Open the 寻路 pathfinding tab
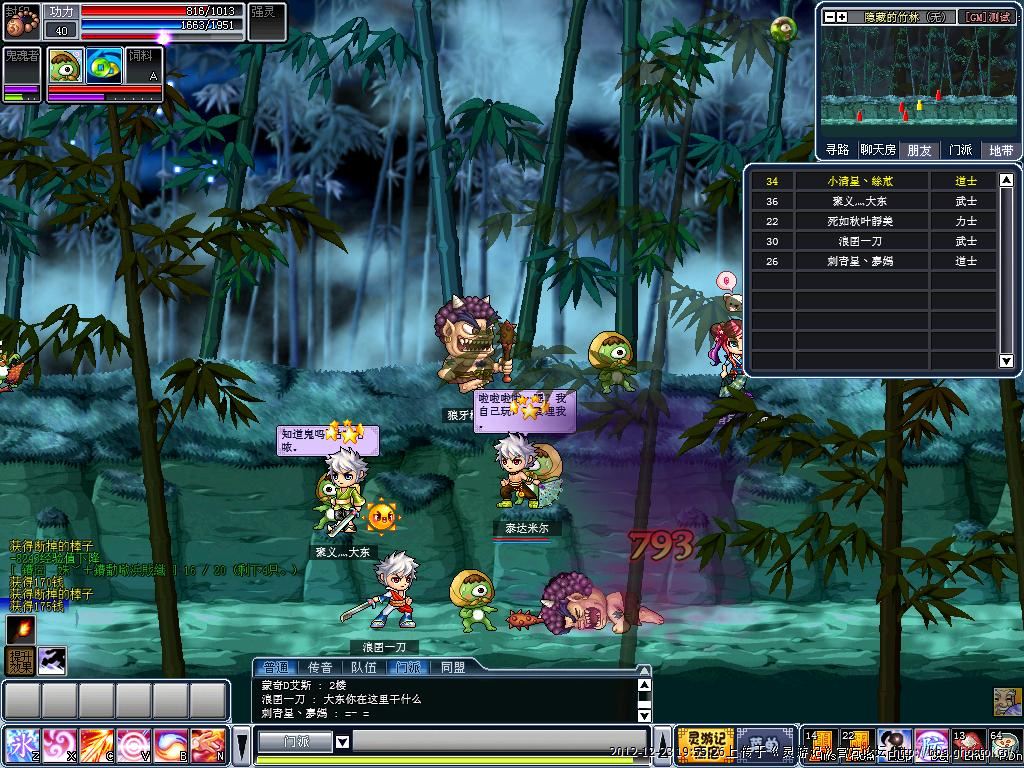 (x=837, y=150)
